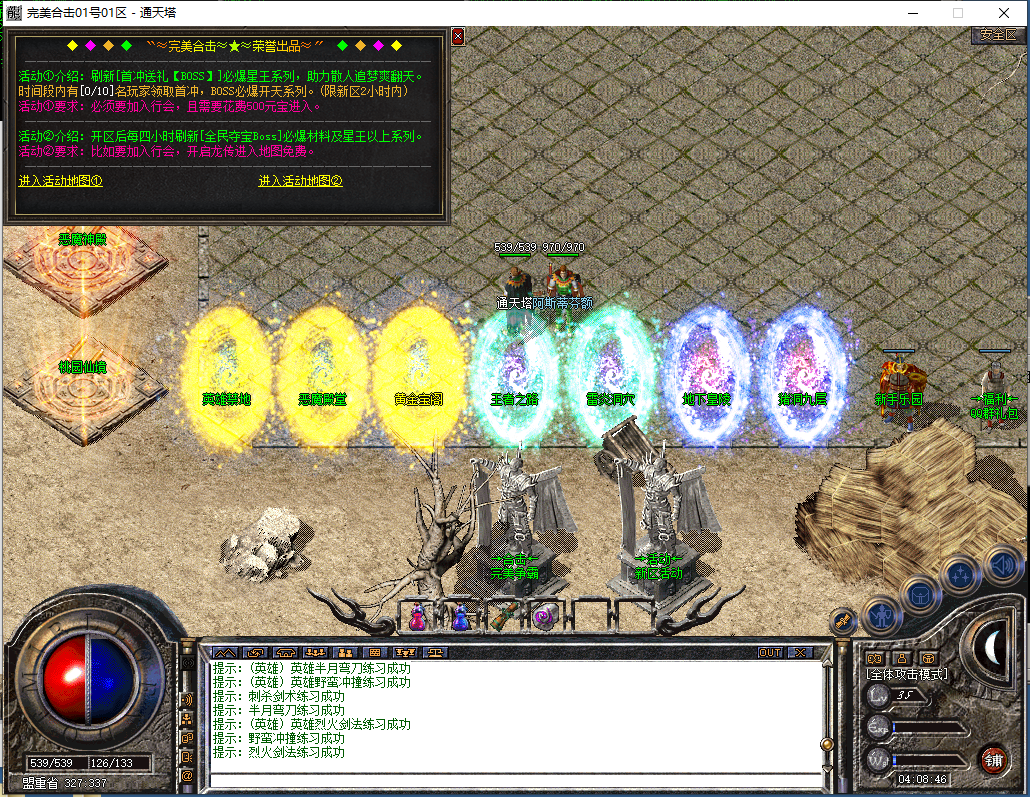This screenshot has height=797, width=1030.
Task: Use the purple swirl stone belt item
Action: tap(545, 617)
